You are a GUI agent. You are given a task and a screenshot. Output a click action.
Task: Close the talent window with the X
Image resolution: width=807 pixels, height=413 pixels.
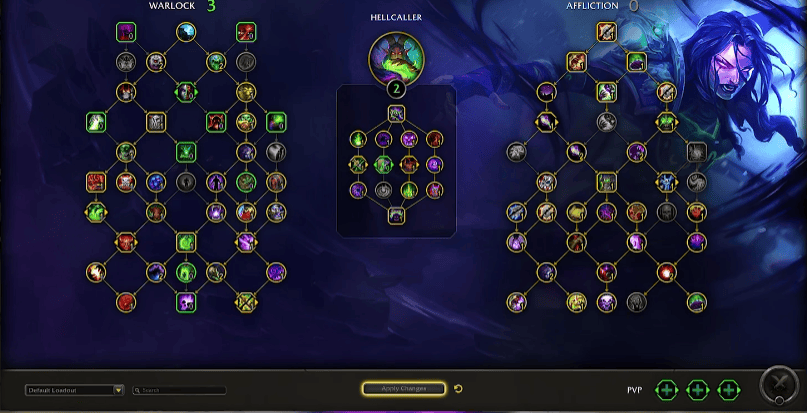pos(778,386)
